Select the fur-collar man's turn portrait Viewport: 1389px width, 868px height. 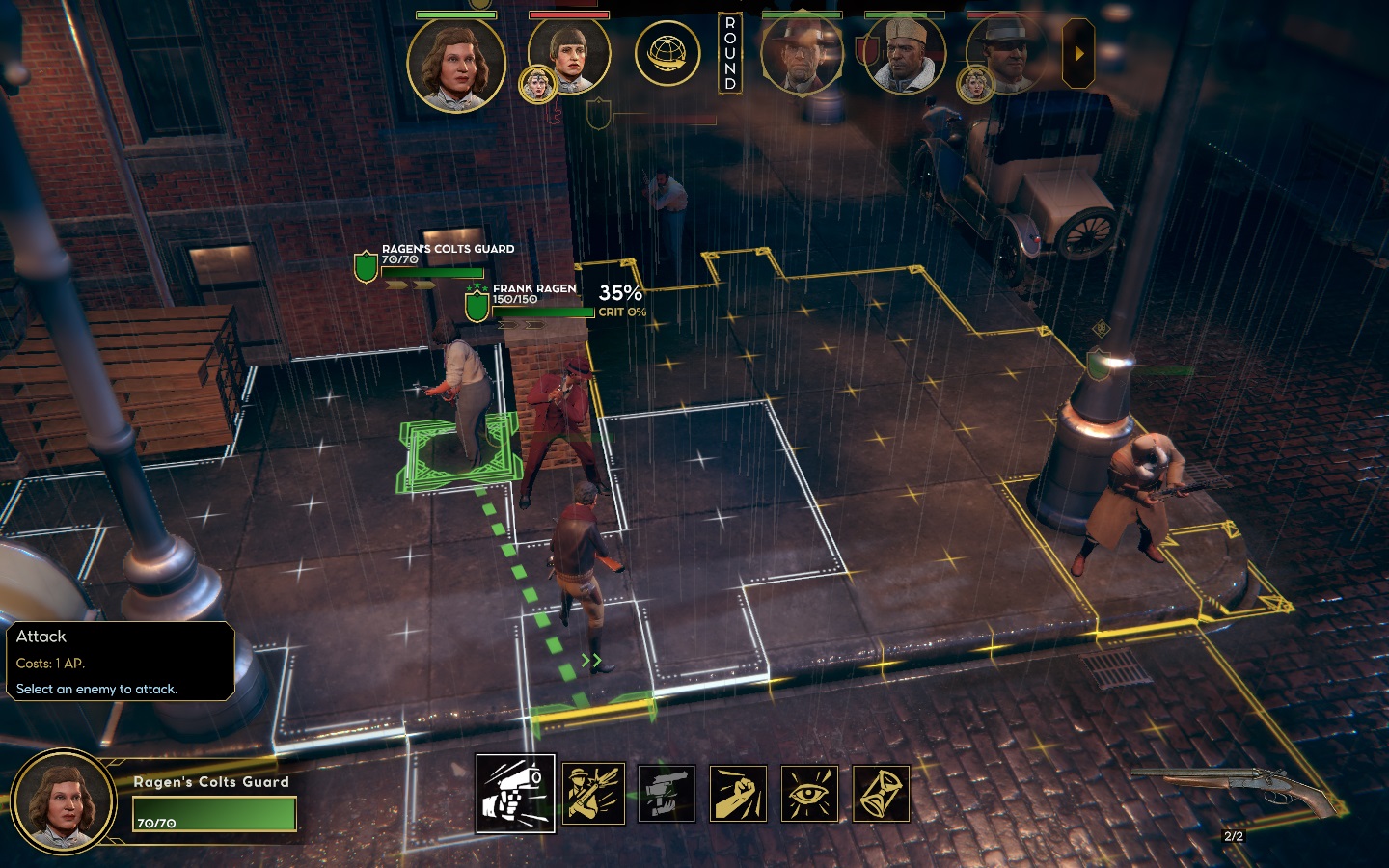[x=904, y=55]
